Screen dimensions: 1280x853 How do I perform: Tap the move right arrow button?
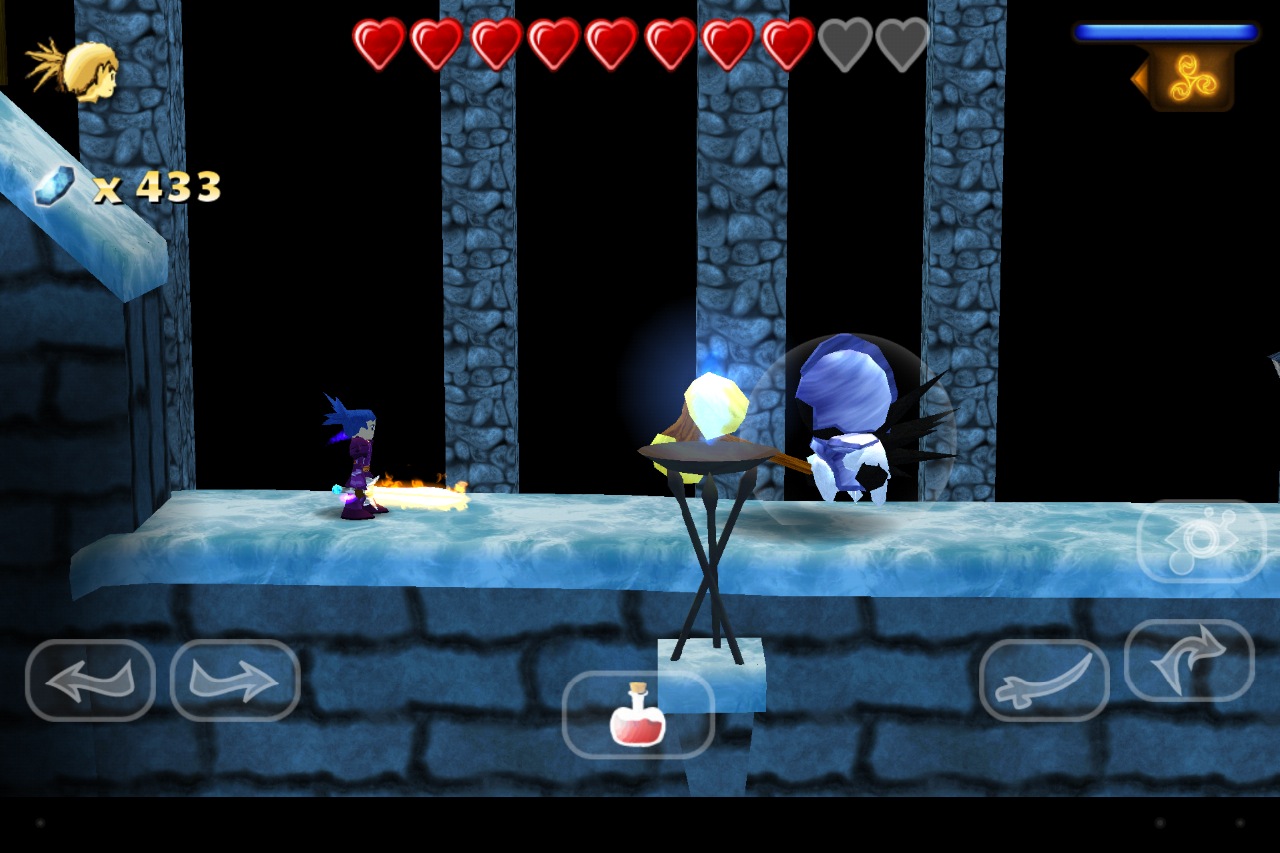235,680
